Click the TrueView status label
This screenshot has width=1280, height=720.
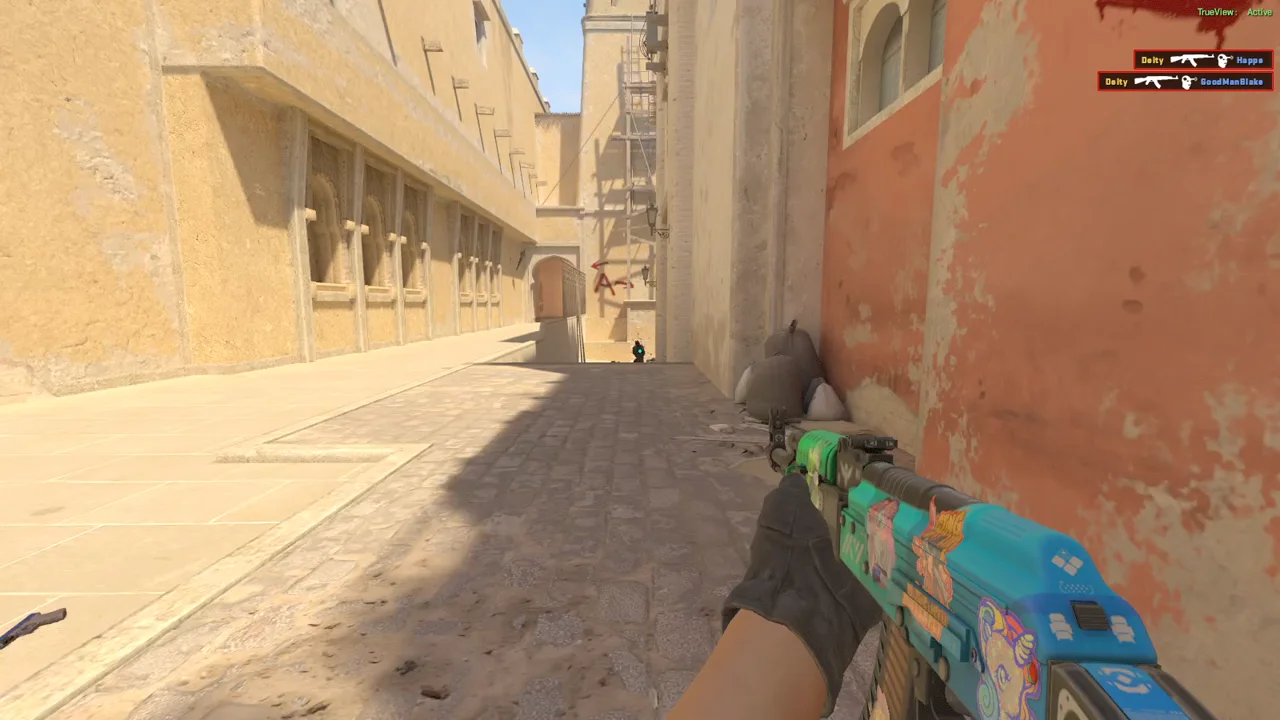pyautogui.click(x=1215, y=11)
